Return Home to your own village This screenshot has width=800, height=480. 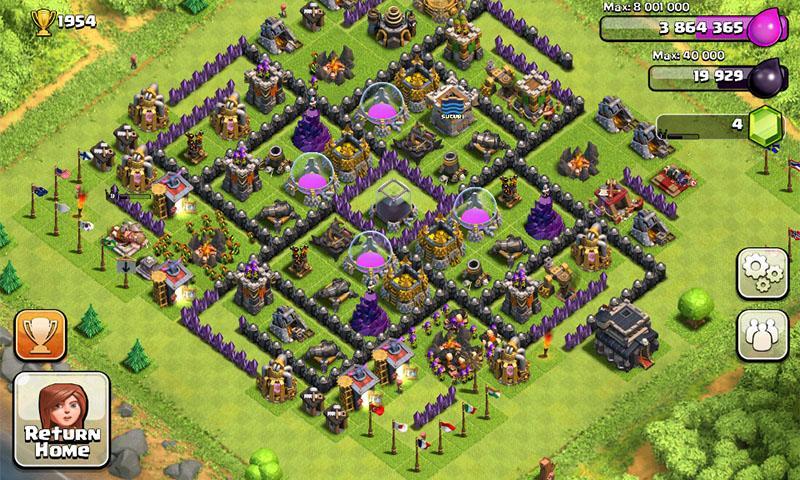click(61, 420)
